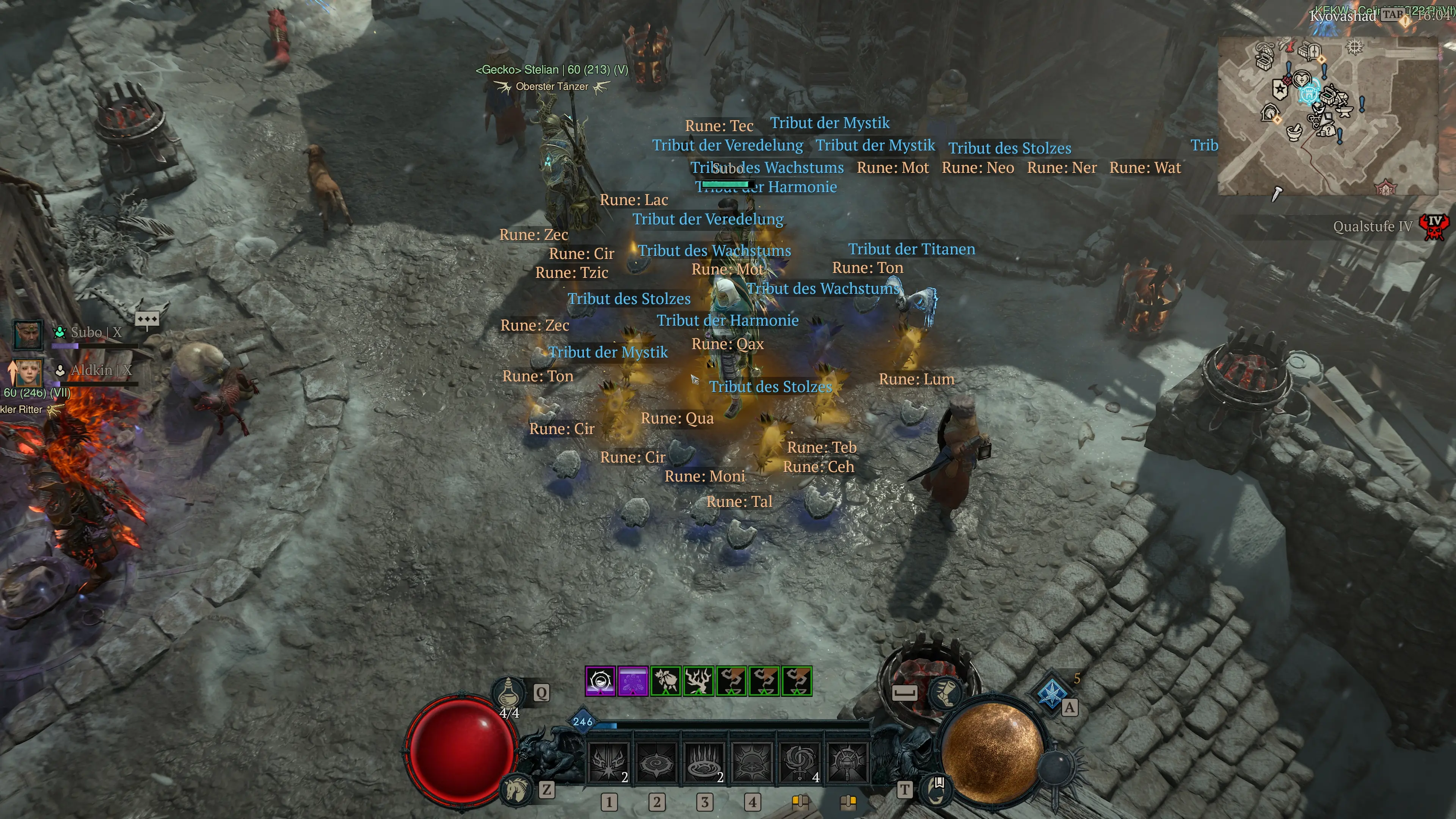Click the purple thorned circle buff icon
The image size is (1456, 819).
(600, 681)
